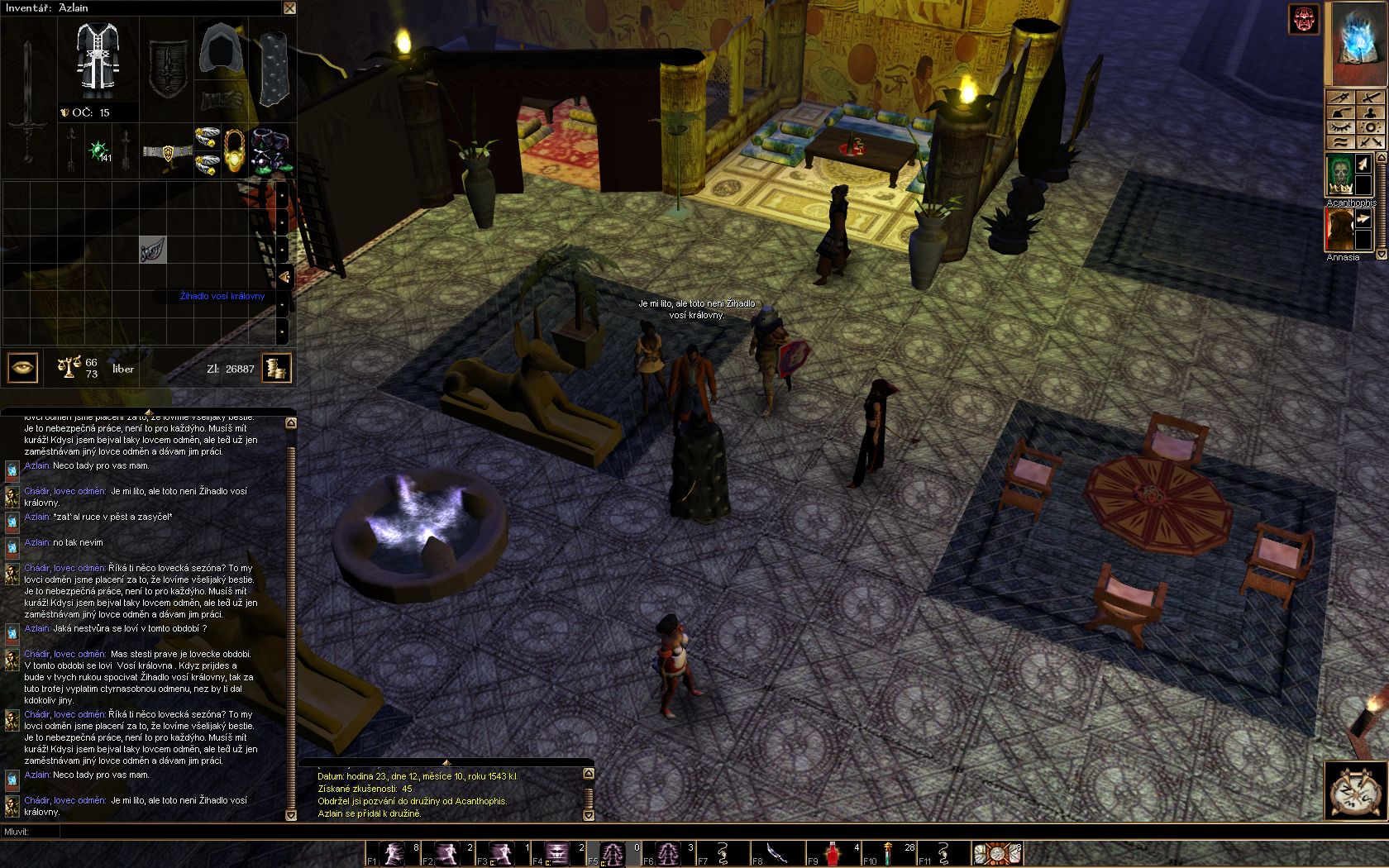
Task: Close the Azlain inventory panel
Action: click(x=289, y=8)
